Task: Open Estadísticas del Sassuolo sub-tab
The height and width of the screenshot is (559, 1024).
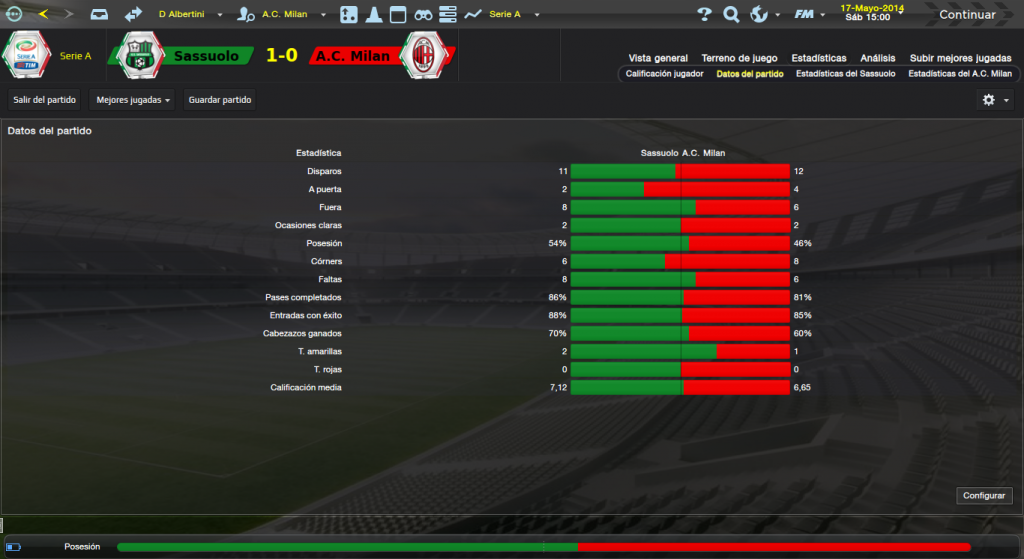Action: [x=846, y=74]
